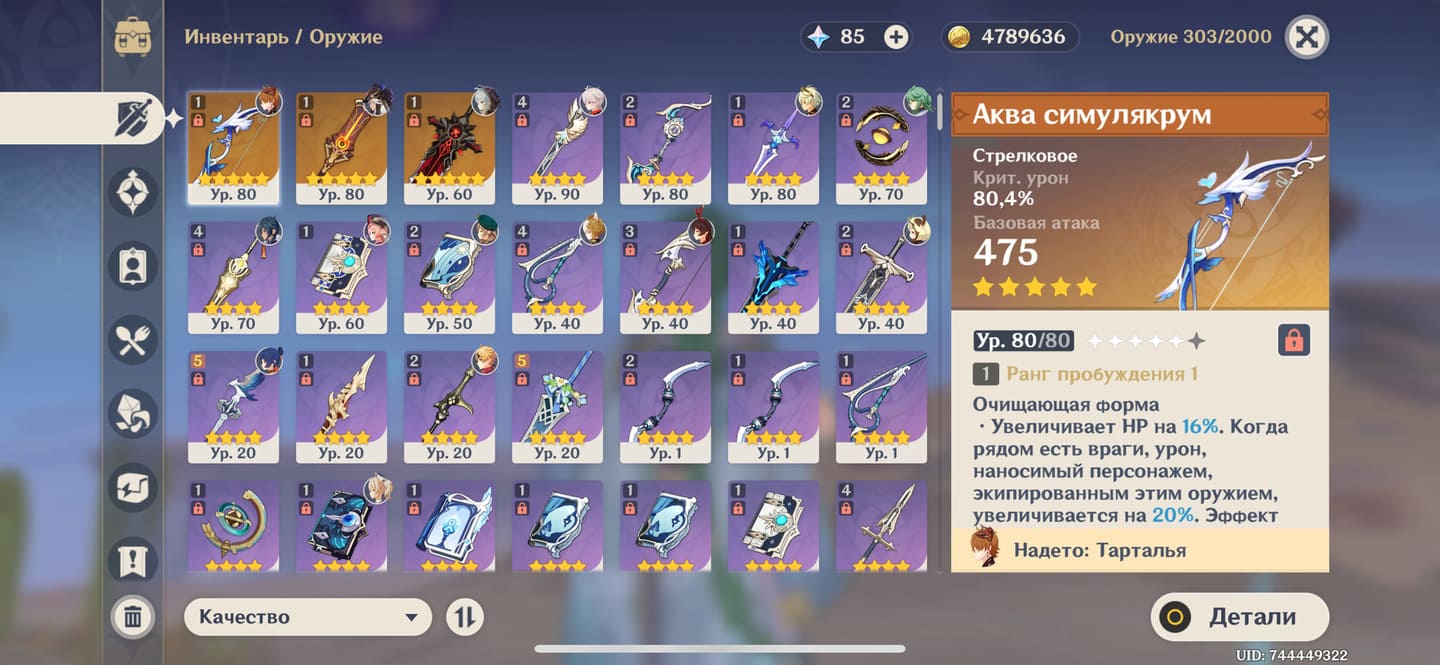
Task: Open the character development items tab
Action: click(133, 267)
